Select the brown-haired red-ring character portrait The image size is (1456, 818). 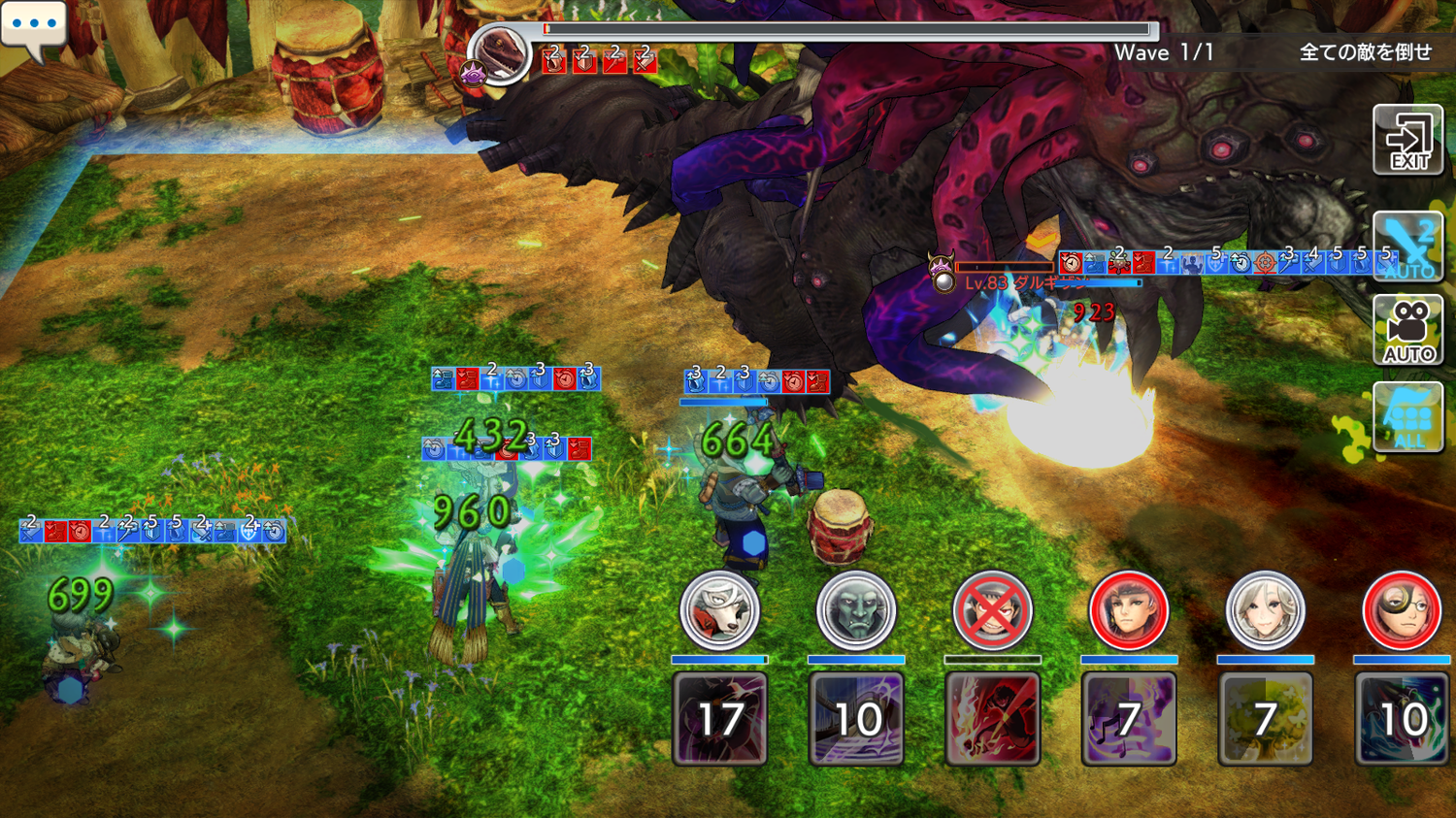(x=1128, y=610)
